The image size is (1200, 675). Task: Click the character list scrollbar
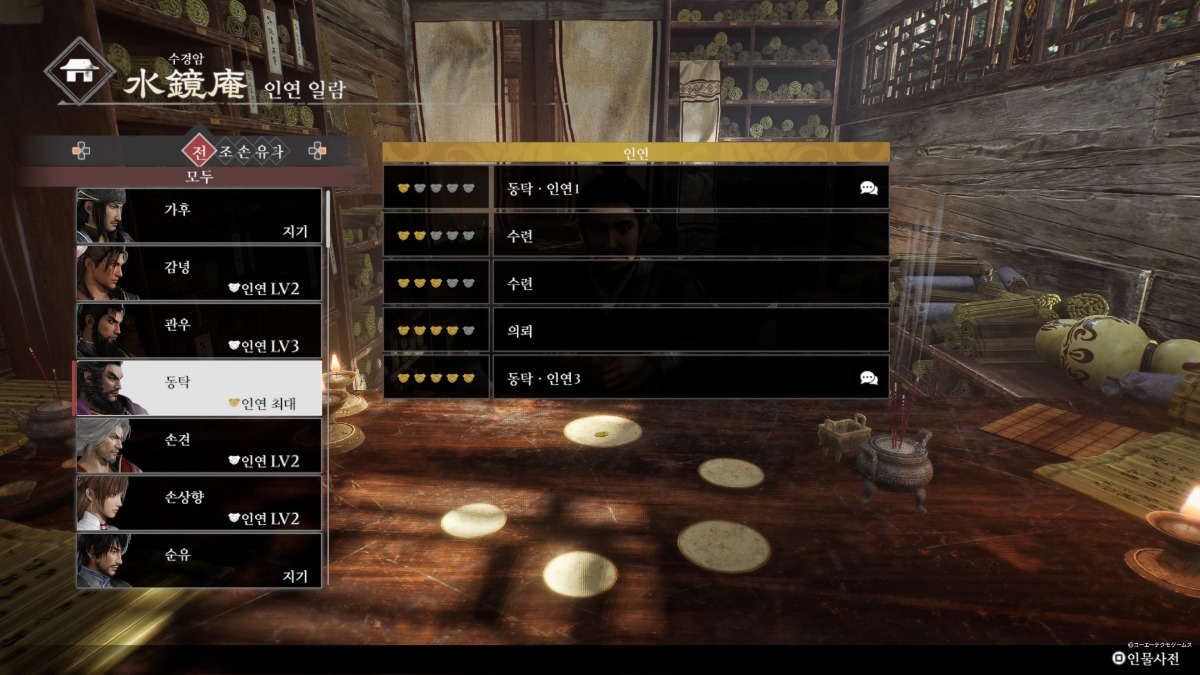click(x=328, y=218)
